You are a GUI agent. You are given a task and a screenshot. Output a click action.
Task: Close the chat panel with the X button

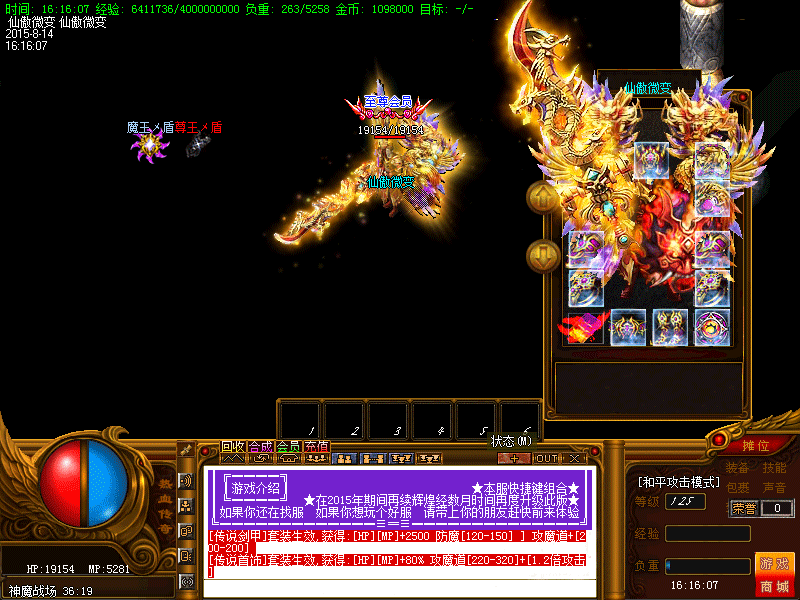tap(575, 458)
